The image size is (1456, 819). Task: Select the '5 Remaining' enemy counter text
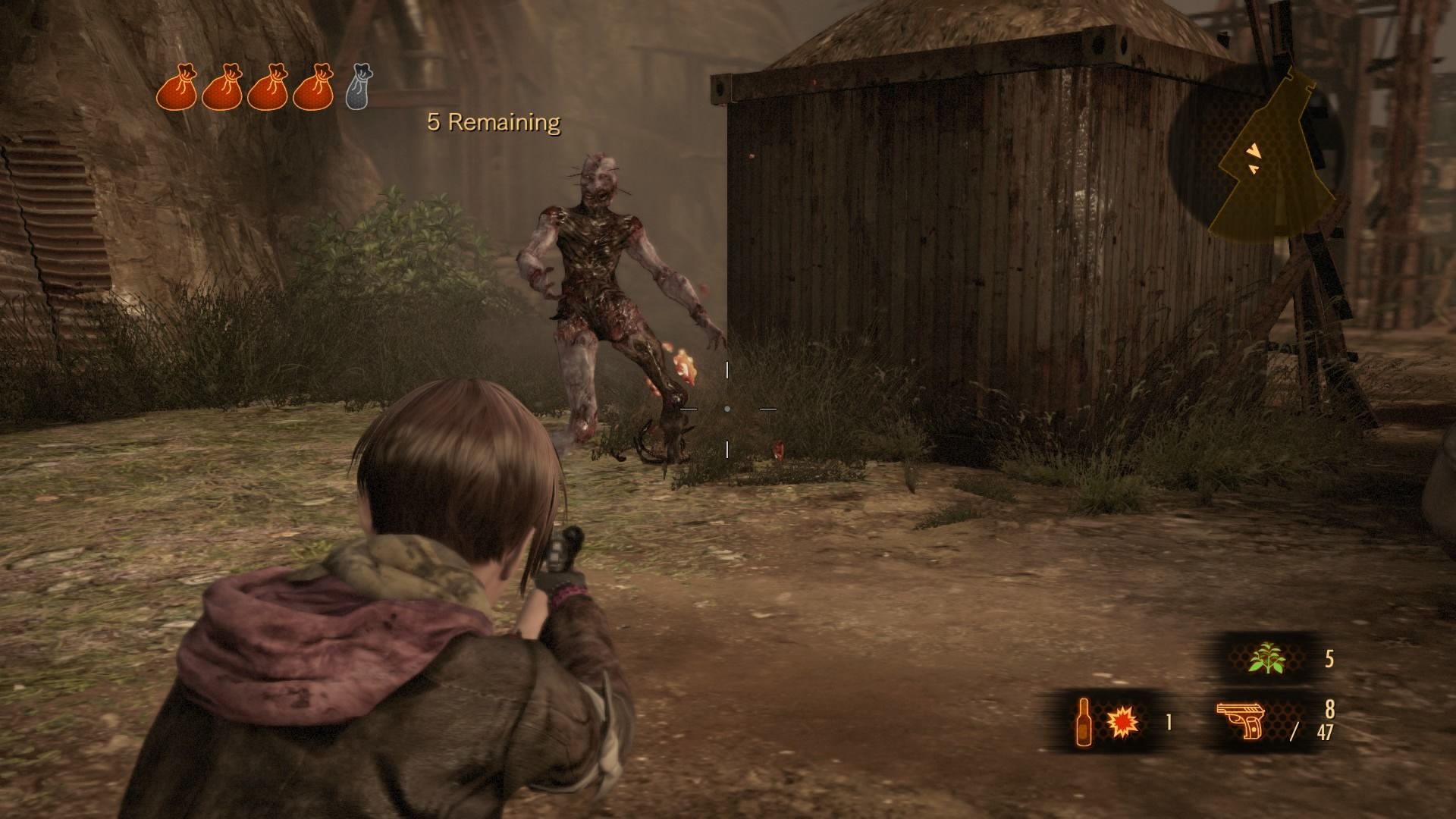[493, 121]
